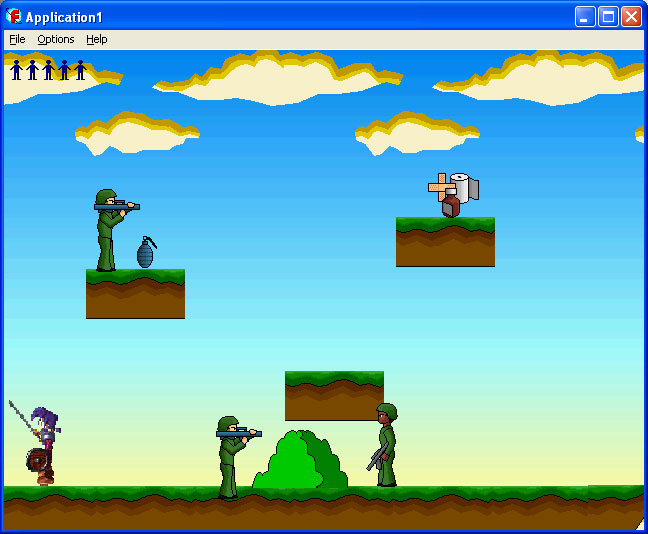Minimize the Application1 window
Viewport: 648px width, 534px height.
pyautogui.click(x=585, y=16)
